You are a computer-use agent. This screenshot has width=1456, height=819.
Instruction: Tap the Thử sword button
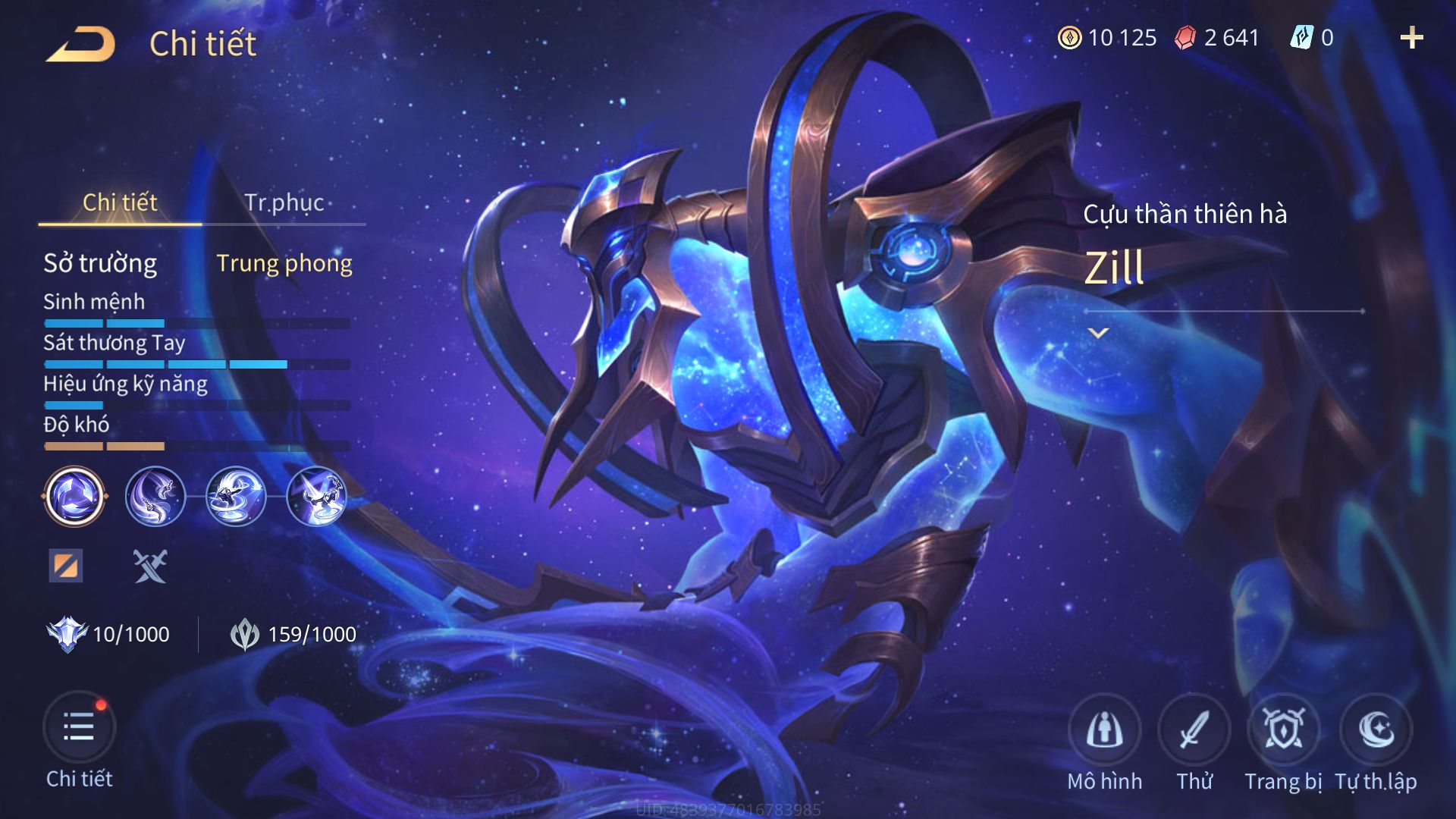coord(1194,730)
